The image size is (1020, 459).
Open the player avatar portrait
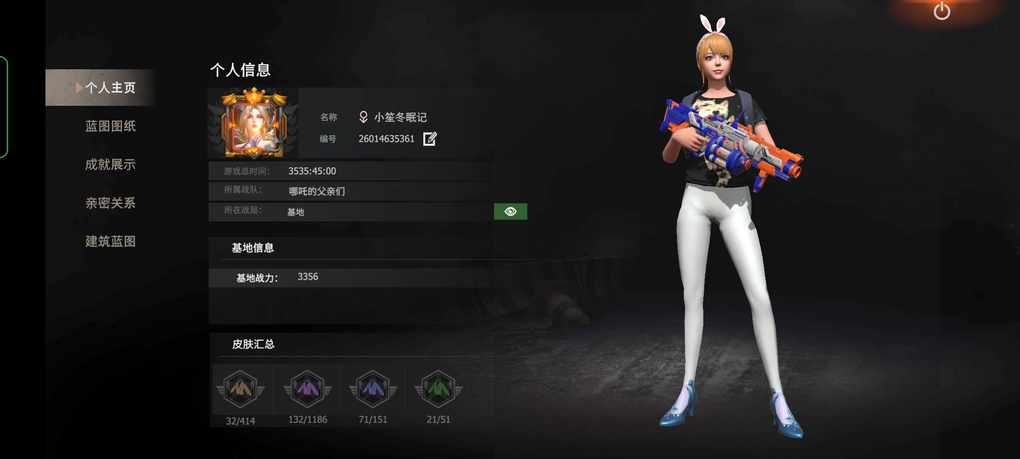point(253,124)
